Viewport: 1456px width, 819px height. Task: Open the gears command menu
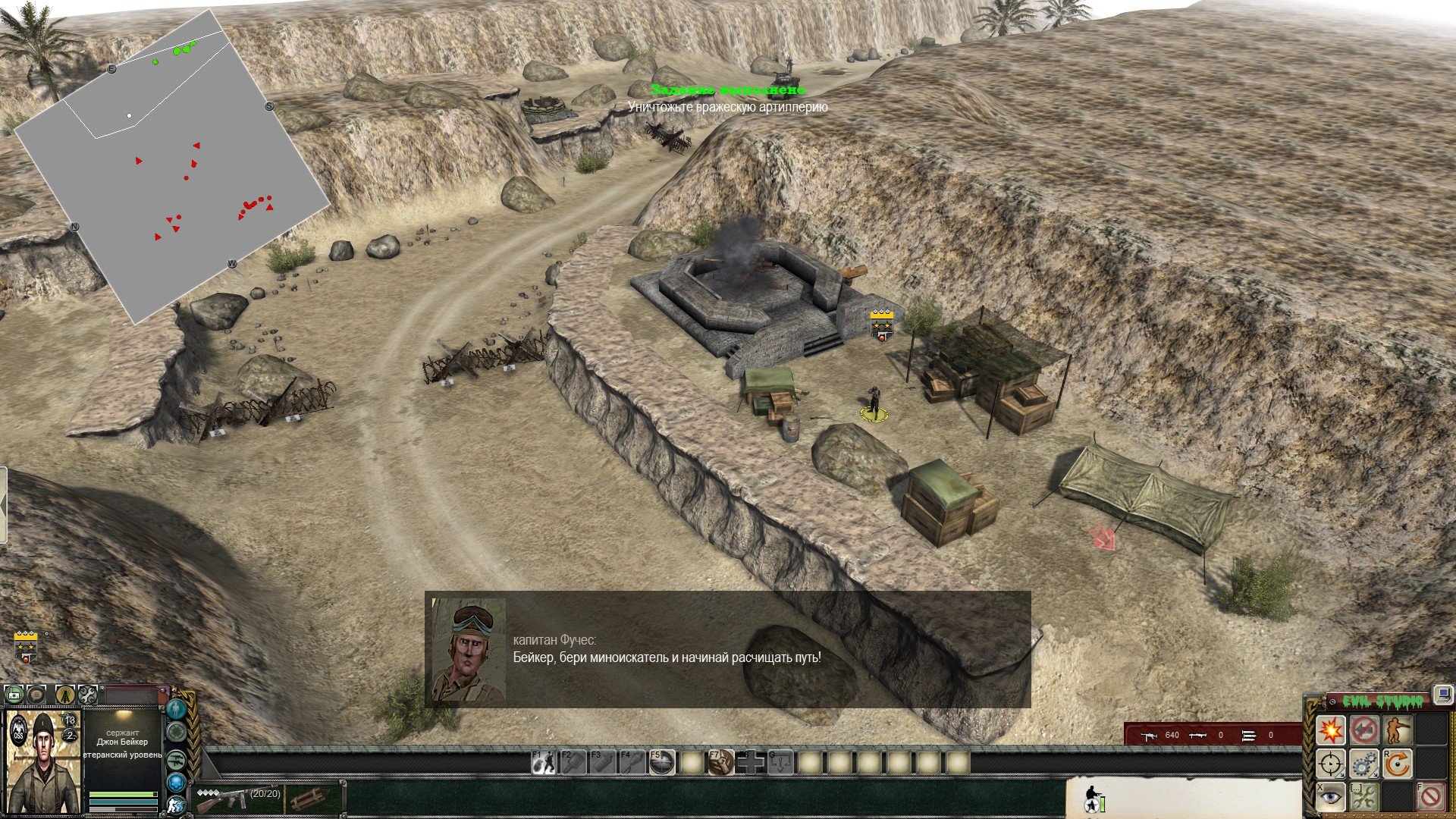pos(1363,764)
